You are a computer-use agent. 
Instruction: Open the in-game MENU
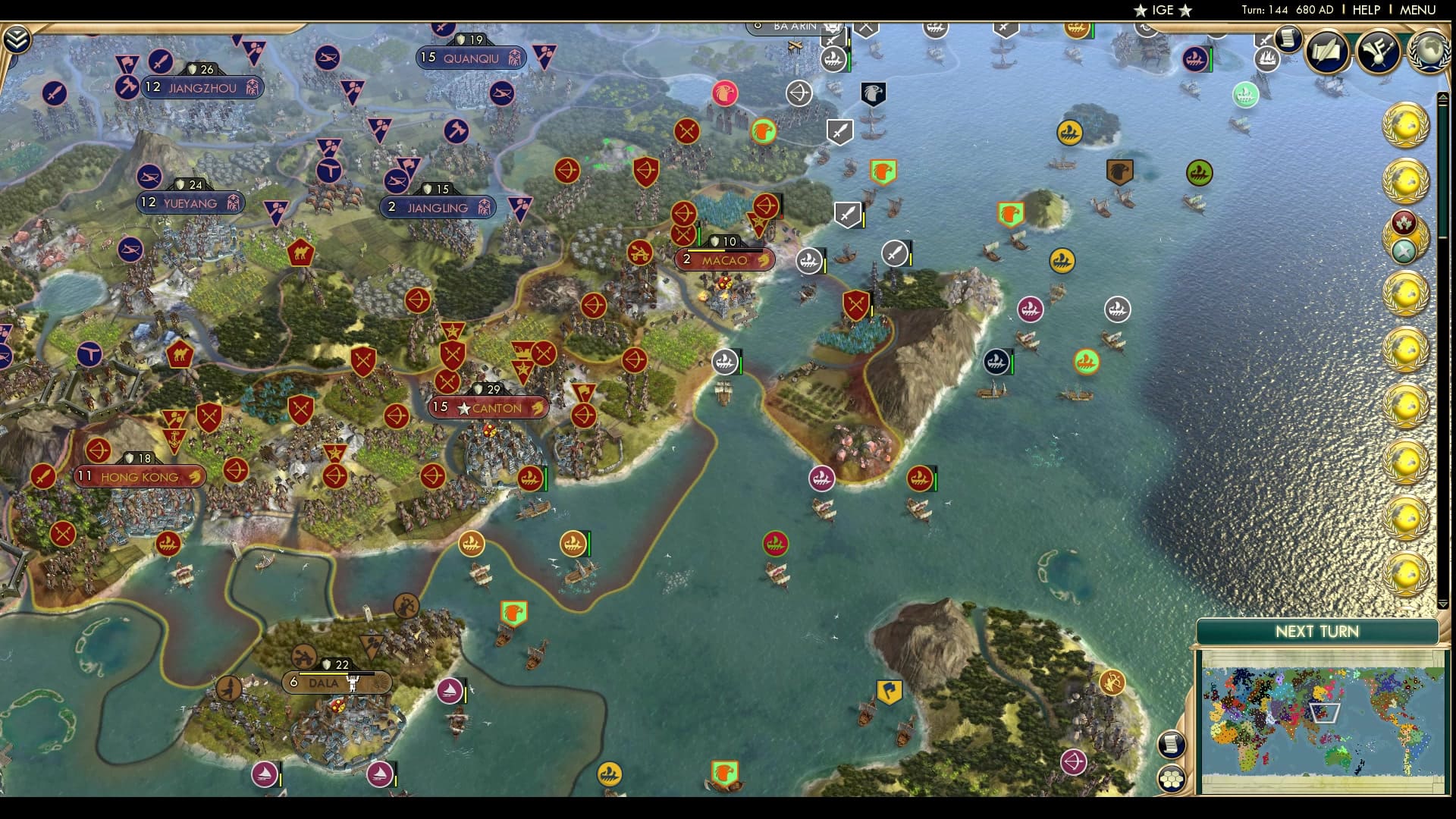[1420, 11]
